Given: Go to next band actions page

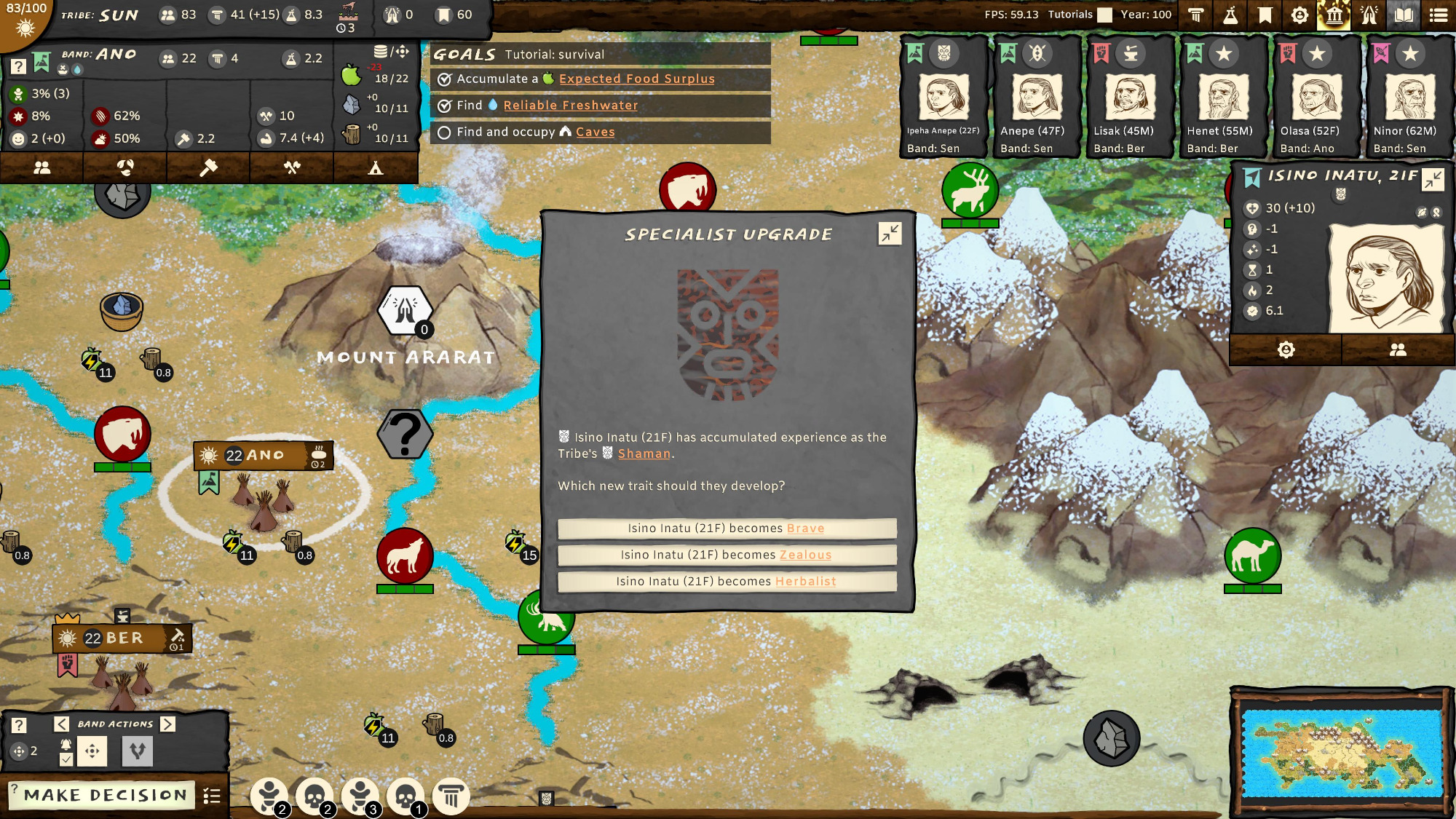Looking at the screenshot, I should (168, 724).
